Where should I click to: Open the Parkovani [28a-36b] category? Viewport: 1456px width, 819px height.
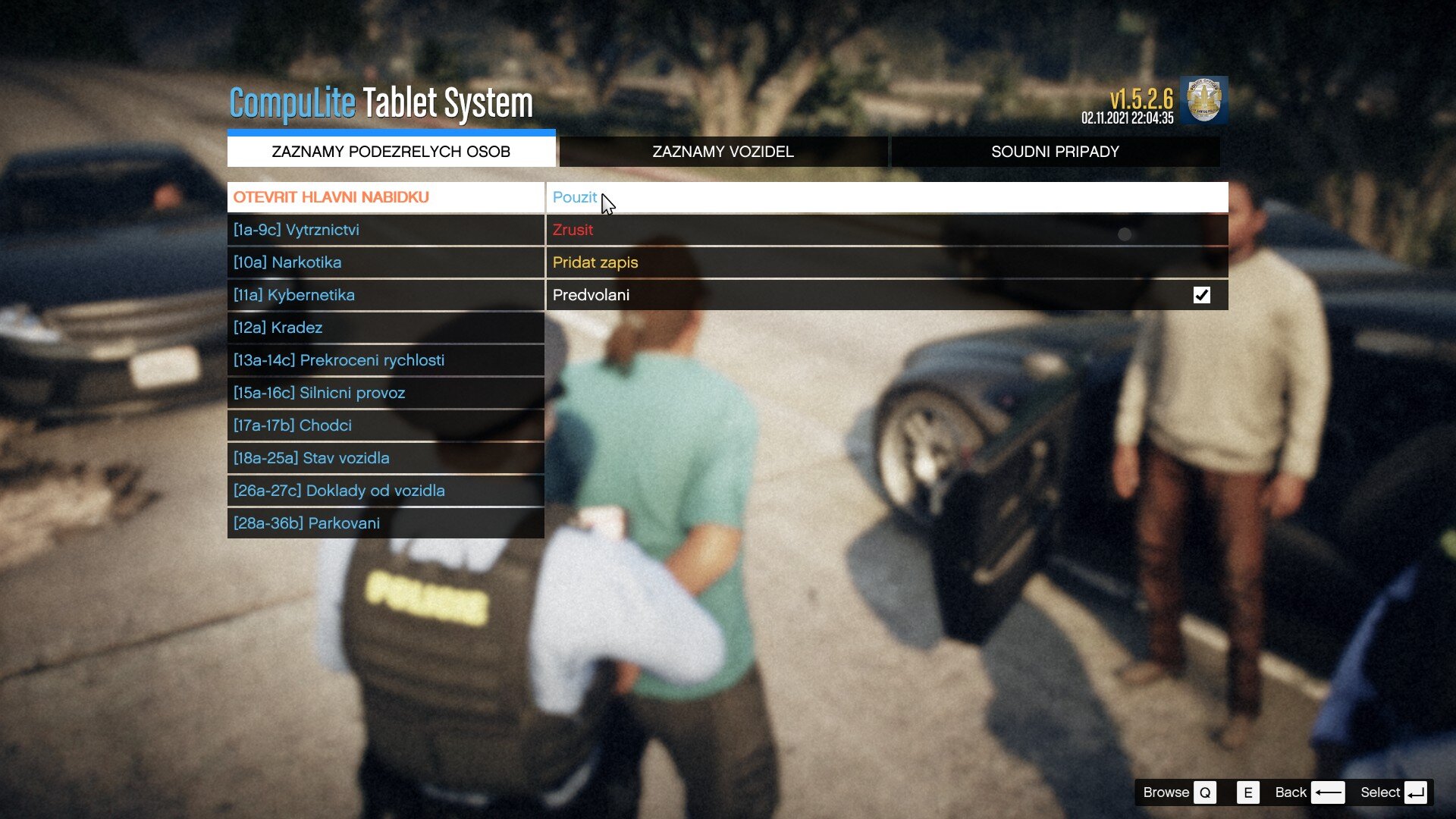point(385,523)
